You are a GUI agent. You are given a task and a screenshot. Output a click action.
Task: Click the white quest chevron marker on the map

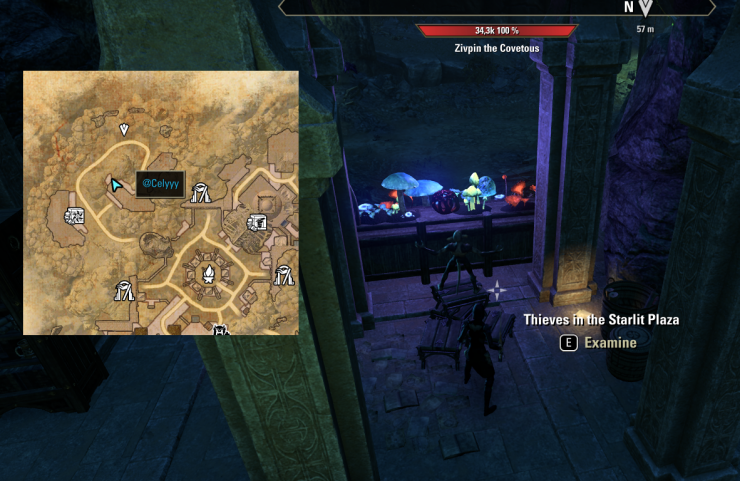coord(124,129)
